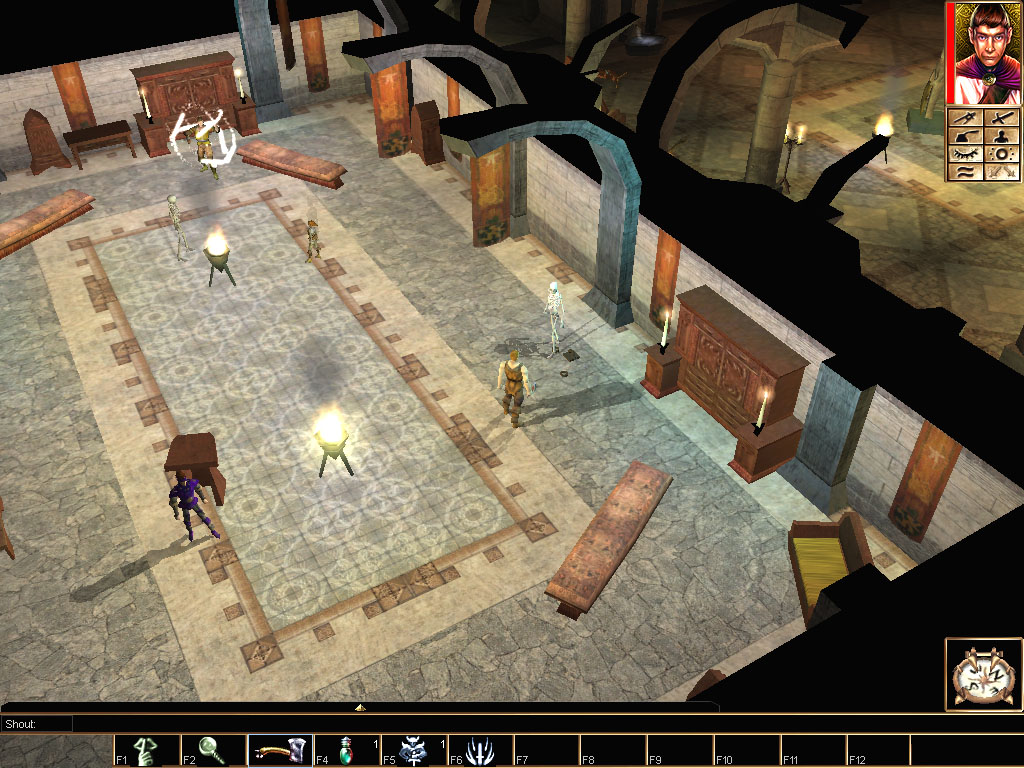
Task: Click the compass in the corner
Action: pos(983,675)
